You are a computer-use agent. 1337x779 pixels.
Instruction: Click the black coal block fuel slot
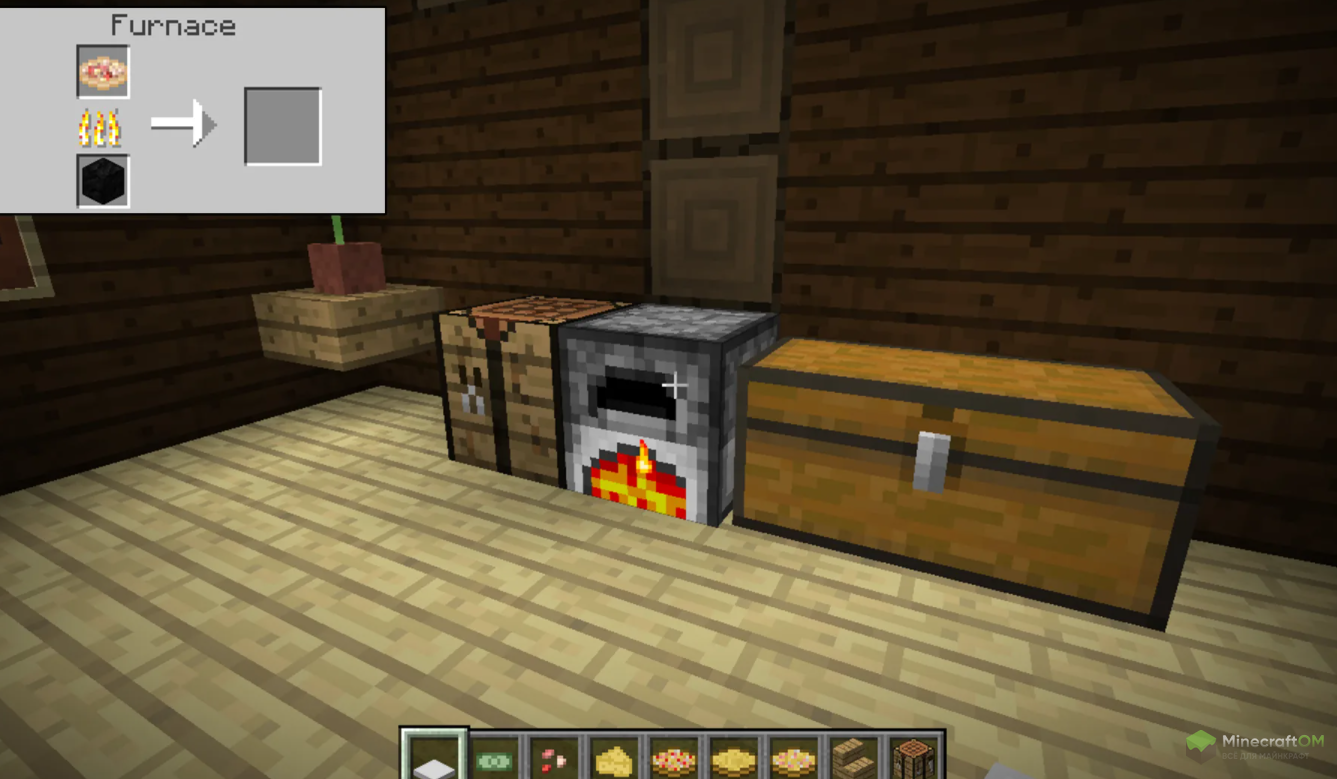(103, 182)
